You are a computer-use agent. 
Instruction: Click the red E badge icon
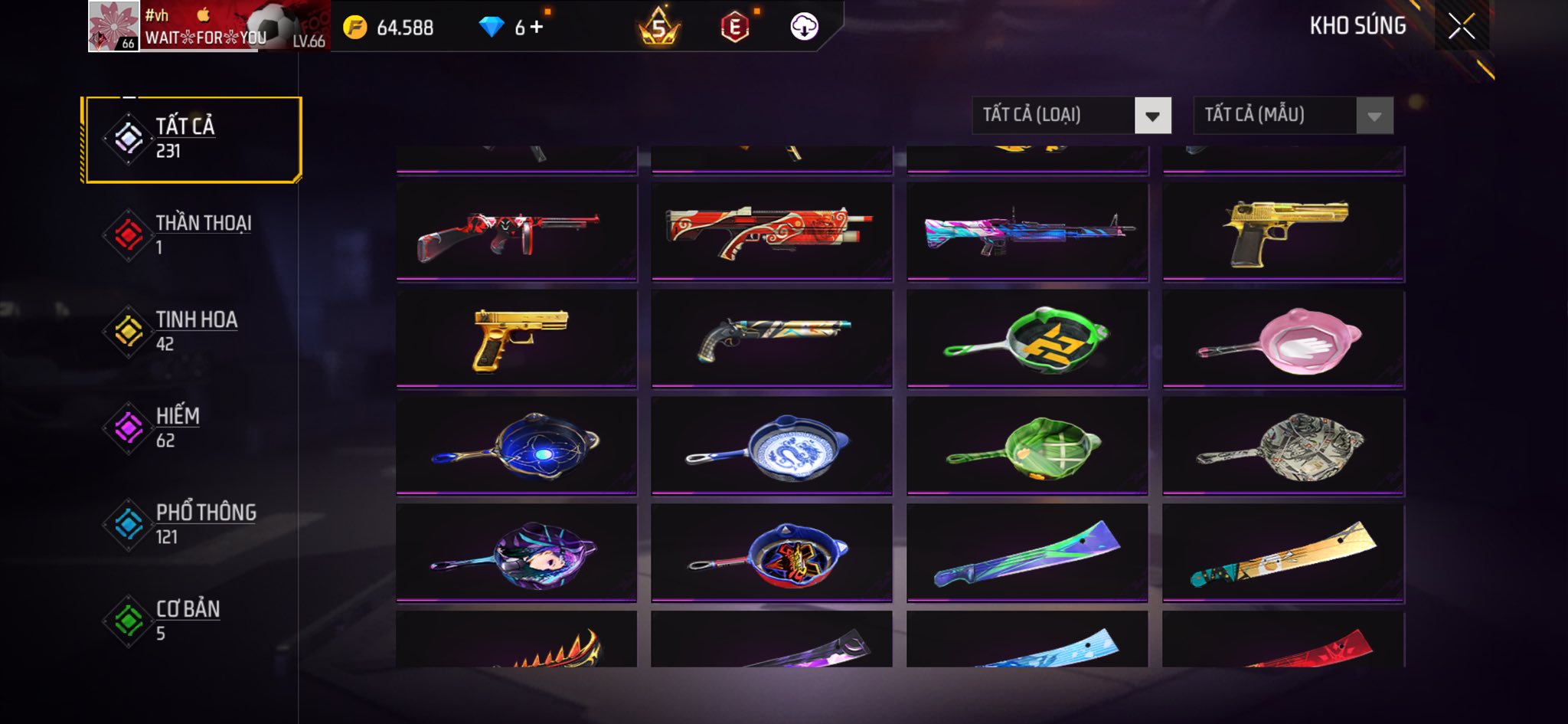click(734, 28)
